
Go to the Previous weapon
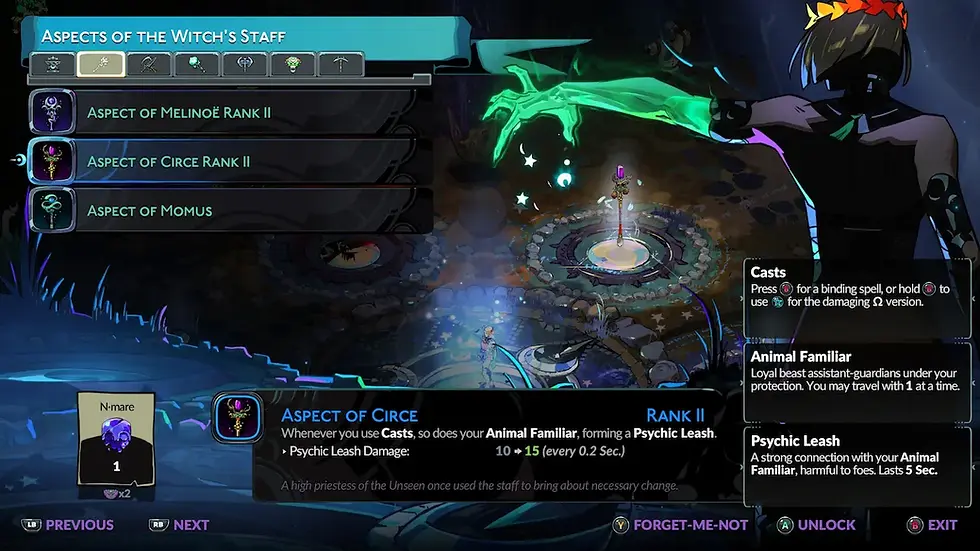(68, 524)
